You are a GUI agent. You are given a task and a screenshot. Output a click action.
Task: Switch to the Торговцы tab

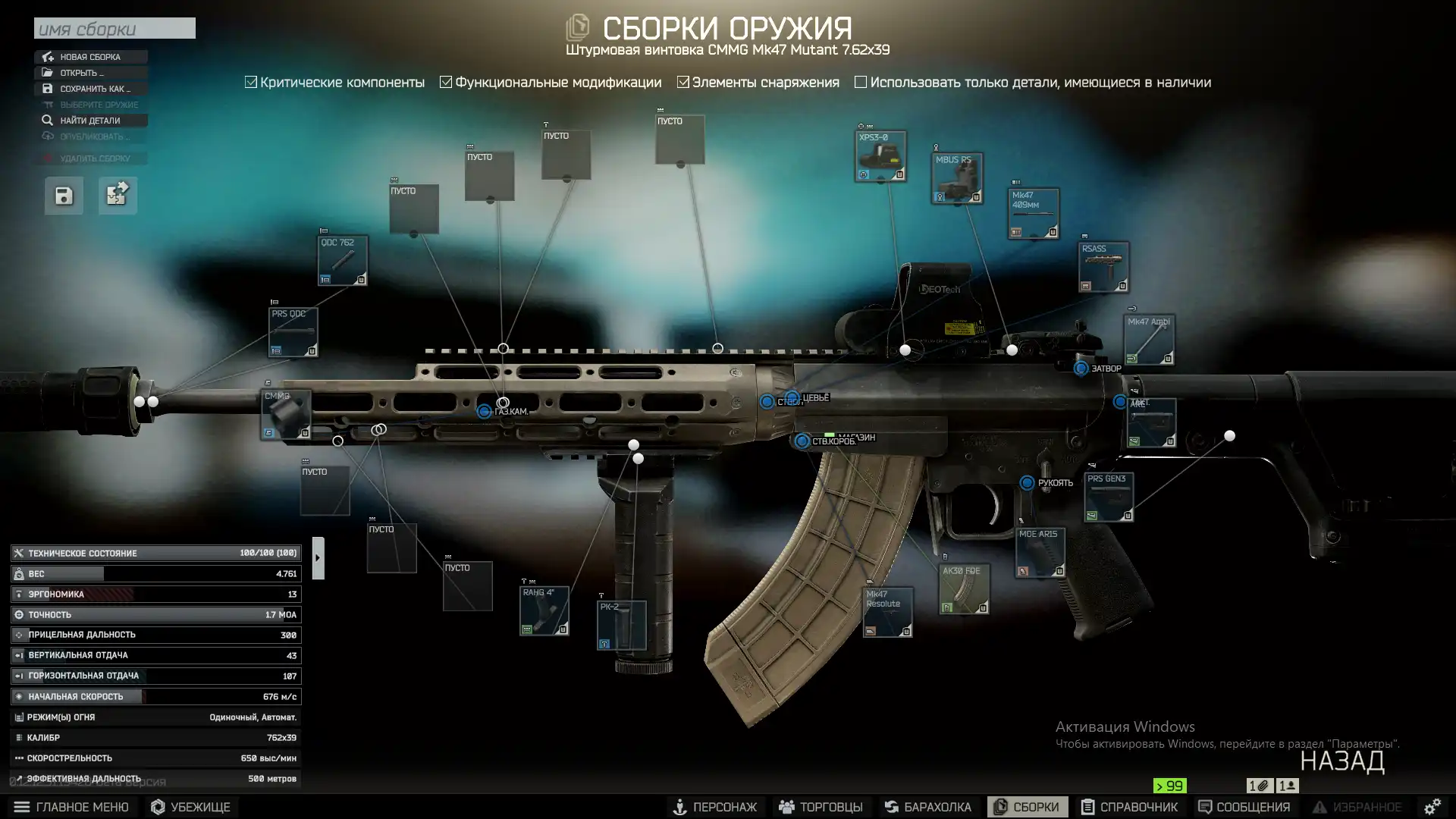pos(821,807)
